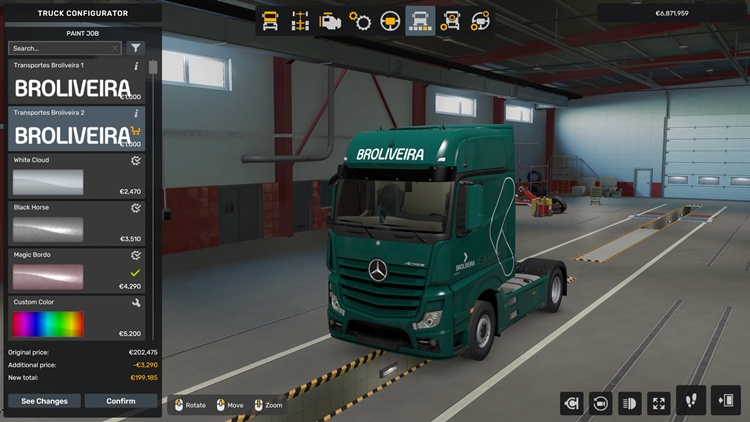Click the footprints walk-around icon
This screenshot has height=422, width=750.
tap(691, 401)
